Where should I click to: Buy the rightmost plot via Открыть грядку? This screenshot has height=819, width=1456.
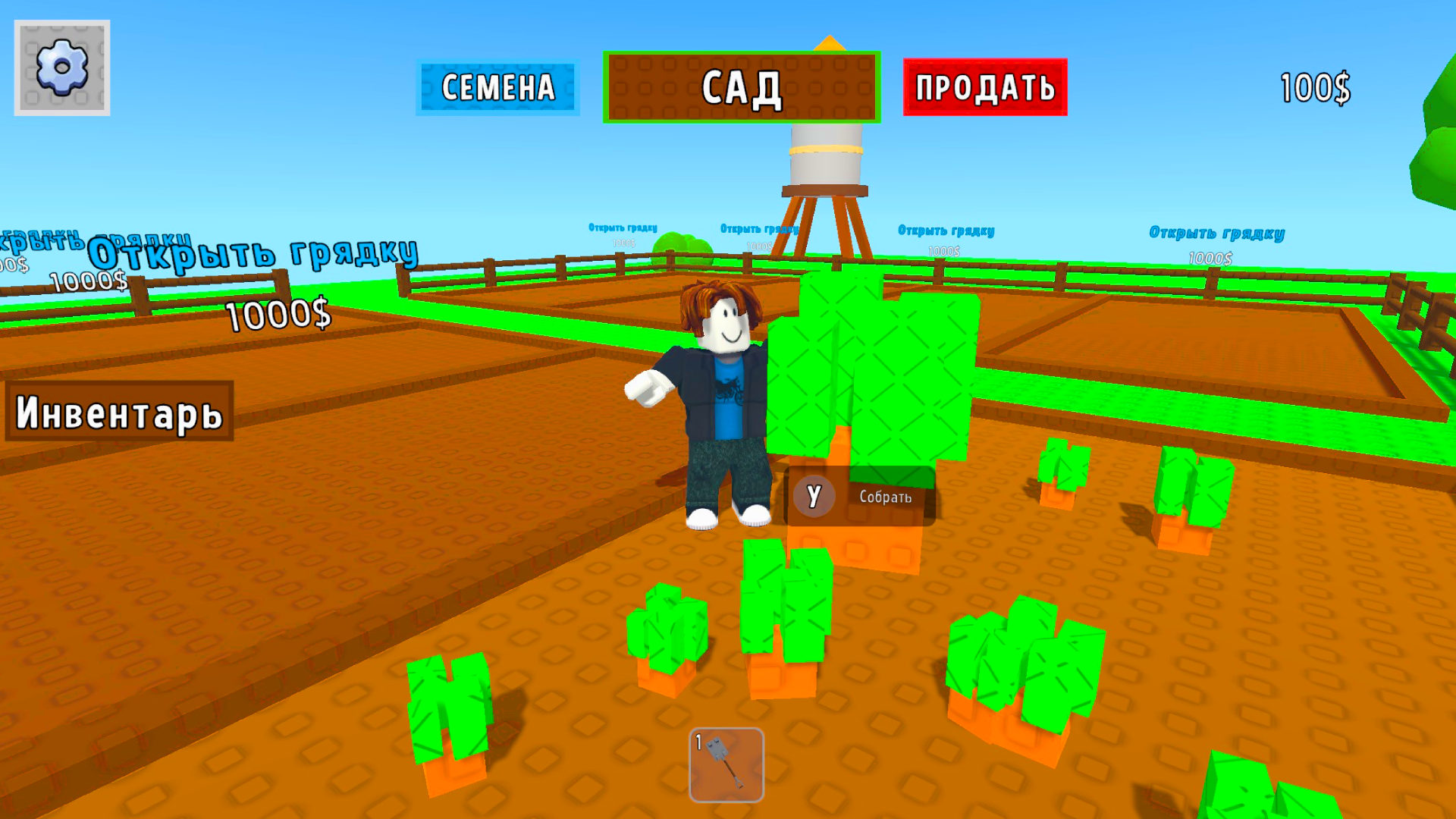(x=1216, y=234)
